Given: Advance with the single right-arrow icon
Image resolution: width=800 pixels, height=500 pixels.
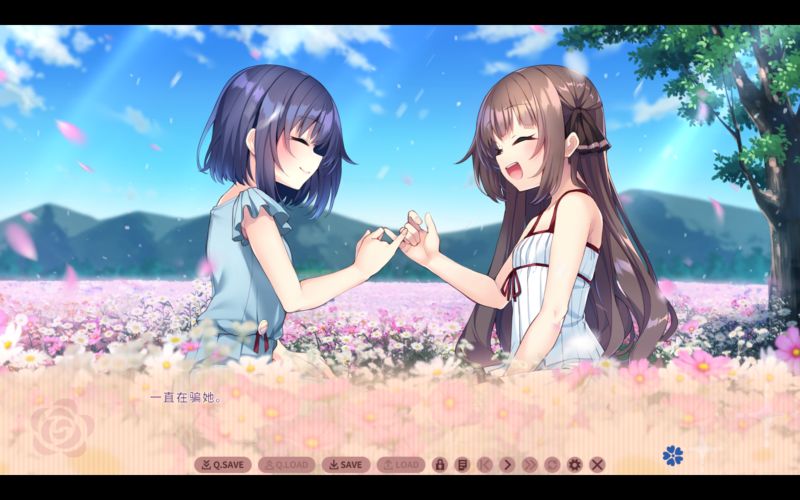Looking at the screenshot, I should (507, 464).
